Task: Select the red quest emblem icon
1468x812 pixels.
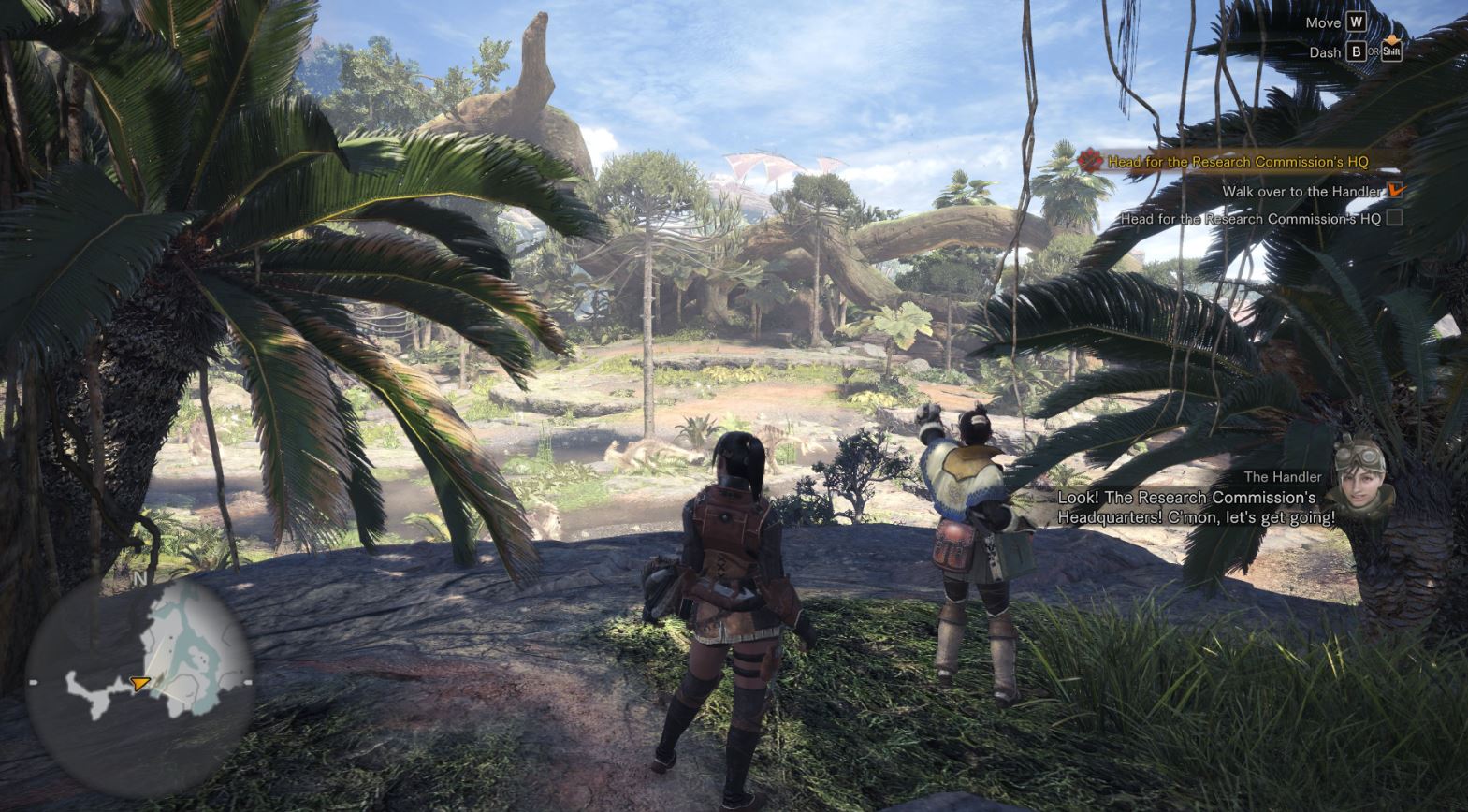Action: (x=1090, y=161)
